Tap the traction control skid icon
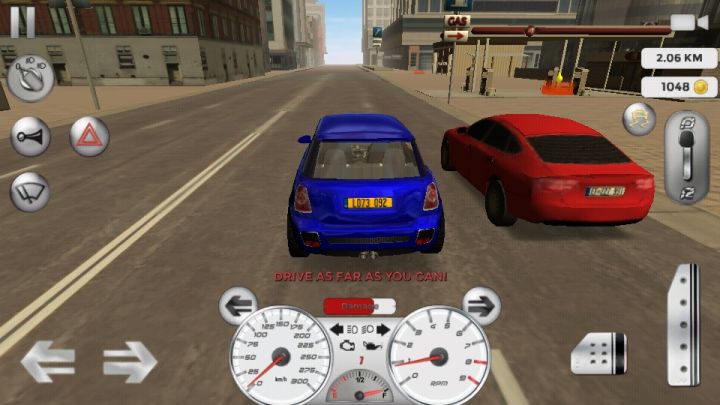The width and height of the screenshot is (720, 405). 639,119
